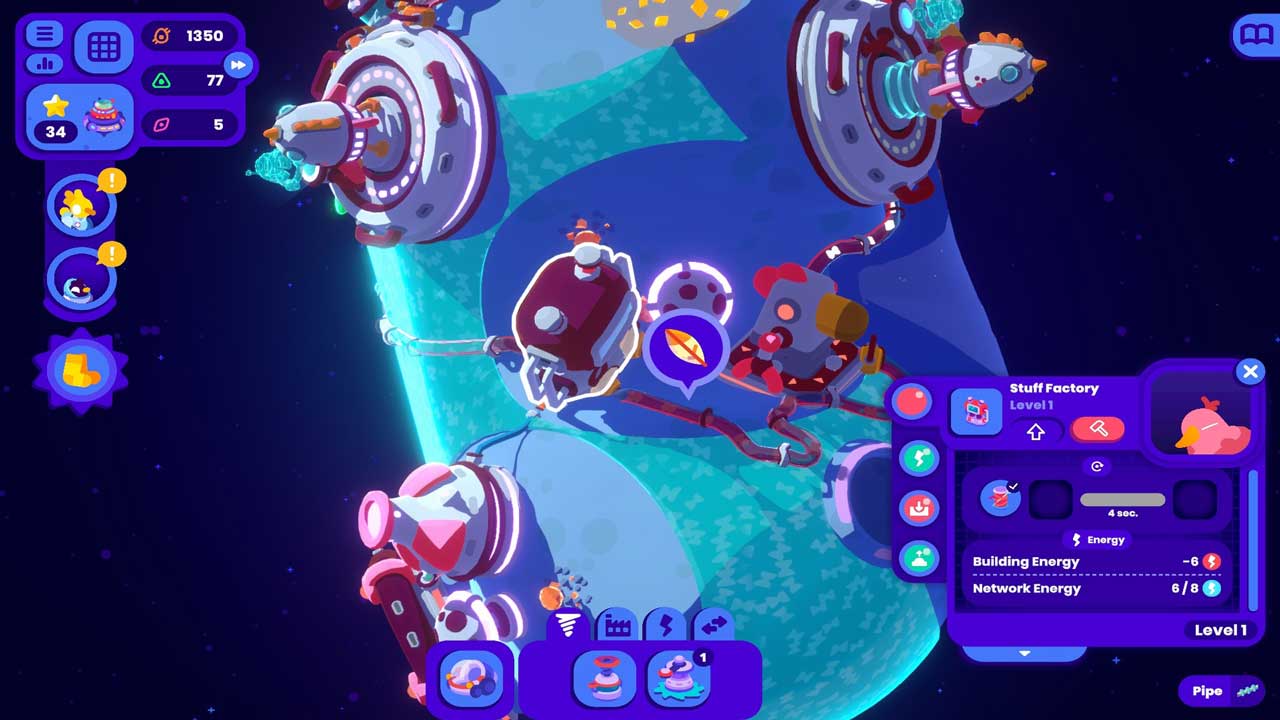
Task: Upgrade the Stuff Factory with arrow button
Action: pyautogui.click(x=1036, y=431)
